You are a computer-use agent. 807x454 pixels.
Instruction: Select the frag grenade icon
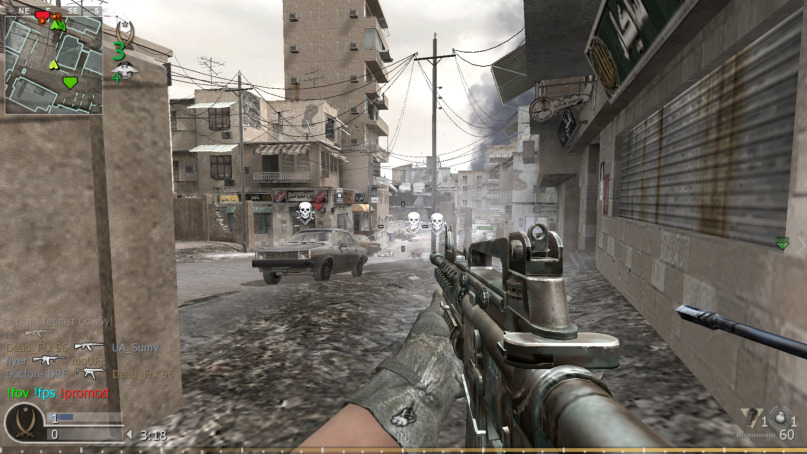(x=778, y=417)
